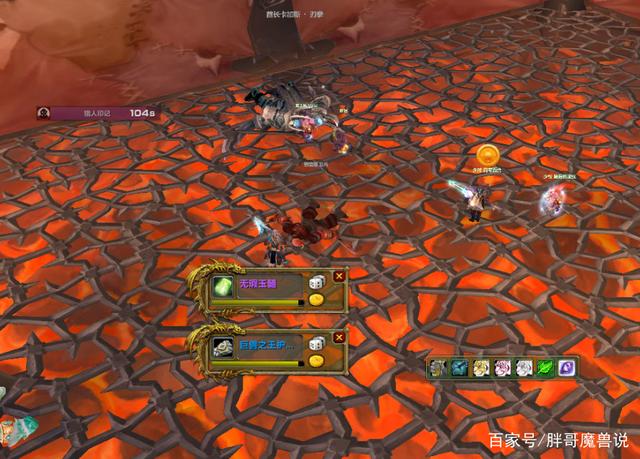This screenshot has width=640, height=459.
Task: Select the golden flower icon in the bar
Action: (480, 368)
